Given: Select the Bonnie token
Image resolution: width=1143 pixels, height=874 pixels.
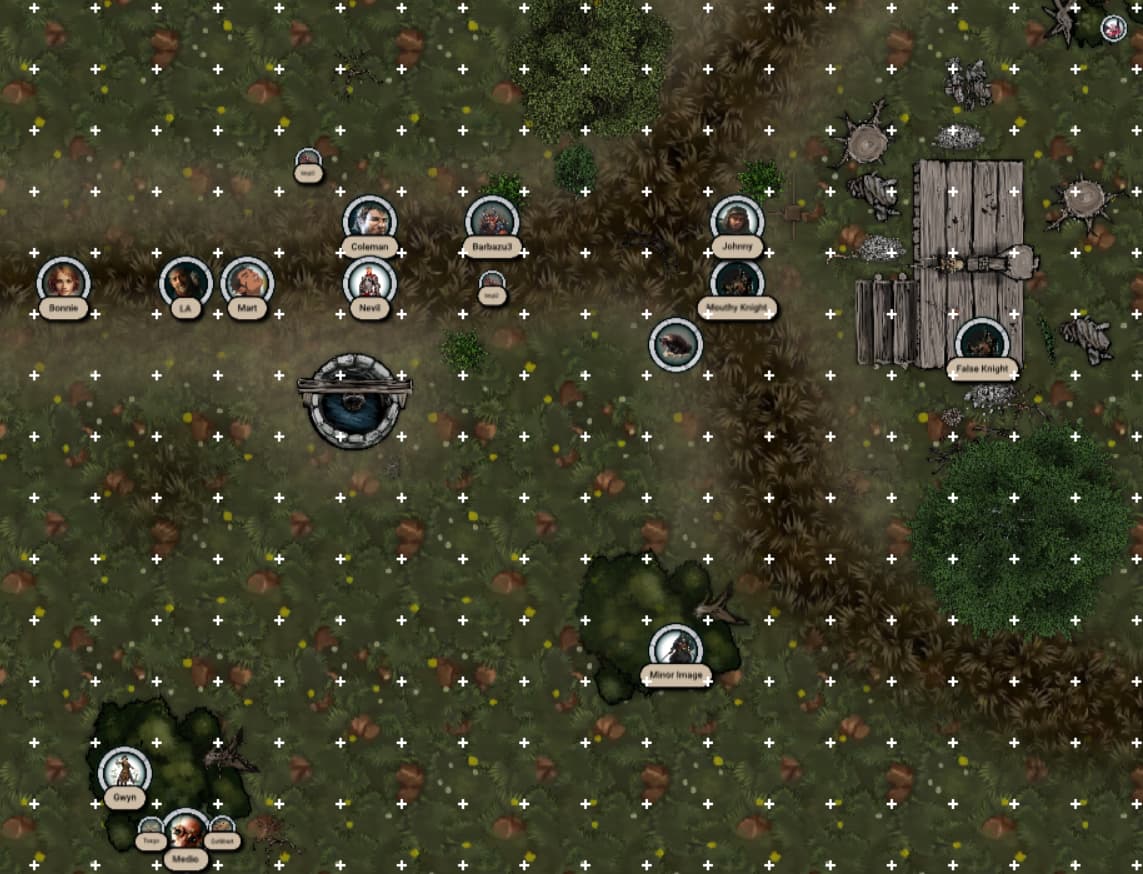Looking at the screenshot, I should tap(64, 283).
